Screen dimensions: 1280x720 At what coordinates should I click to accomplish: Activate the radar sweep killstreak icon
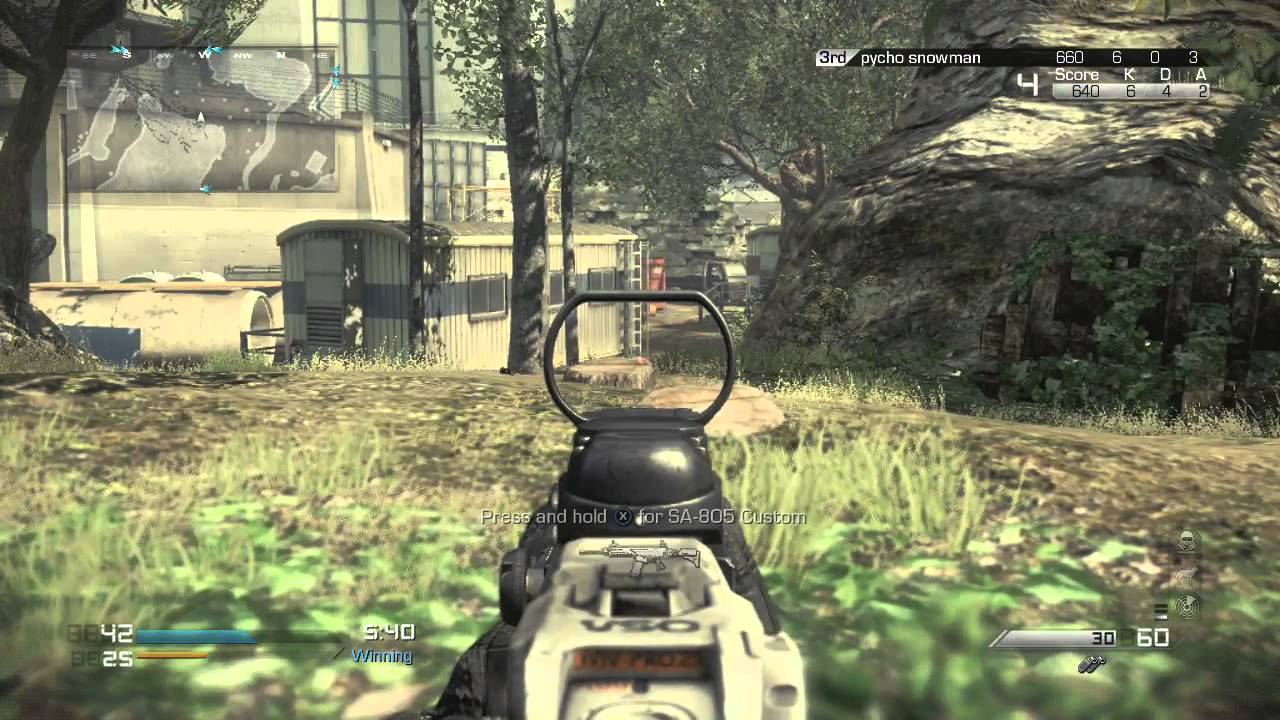[x=1187, y=607]
